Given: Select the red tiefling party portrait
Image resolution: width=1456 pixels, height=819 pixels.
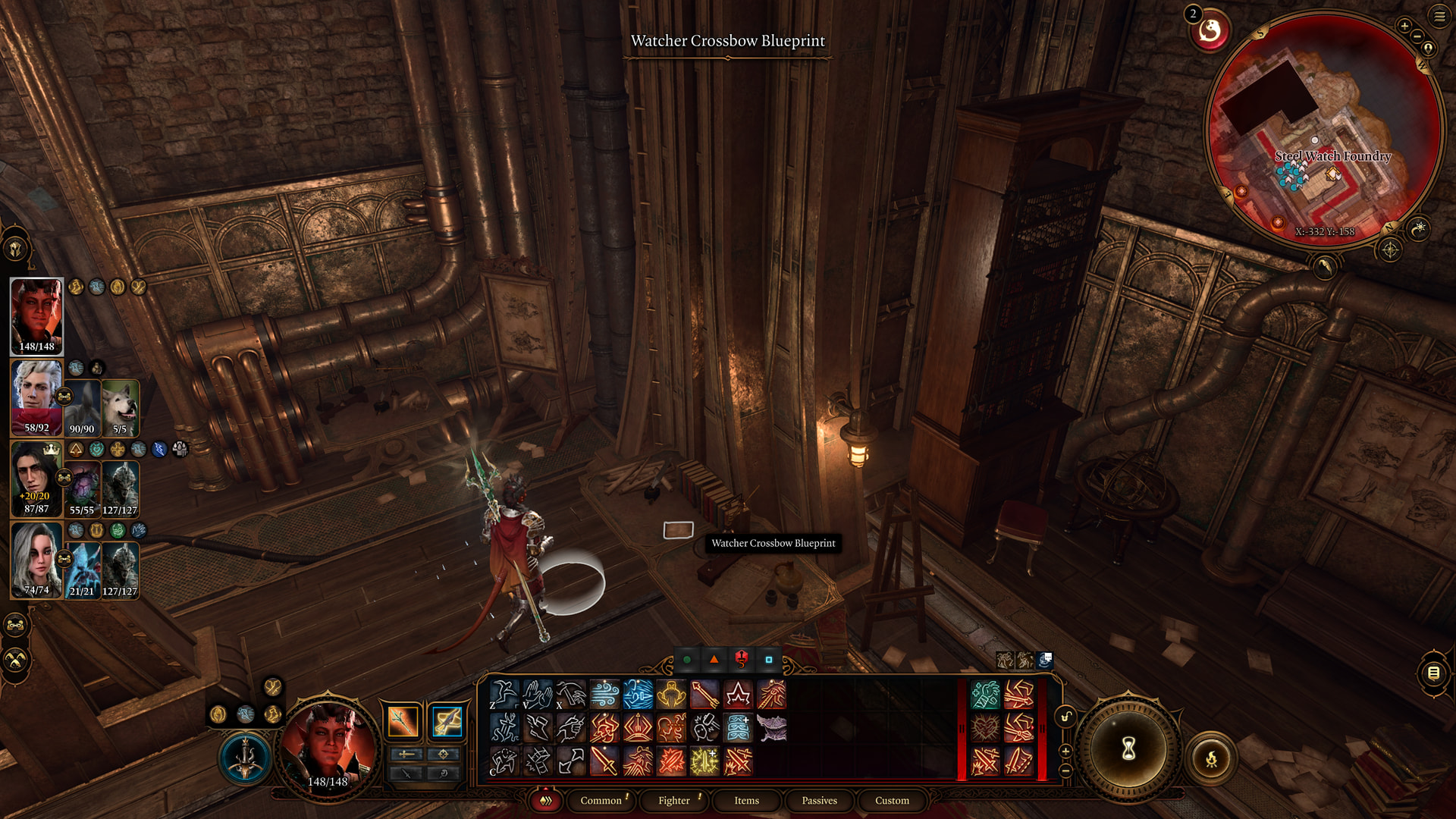Looking at the screenshot, I should coord(36,315).
